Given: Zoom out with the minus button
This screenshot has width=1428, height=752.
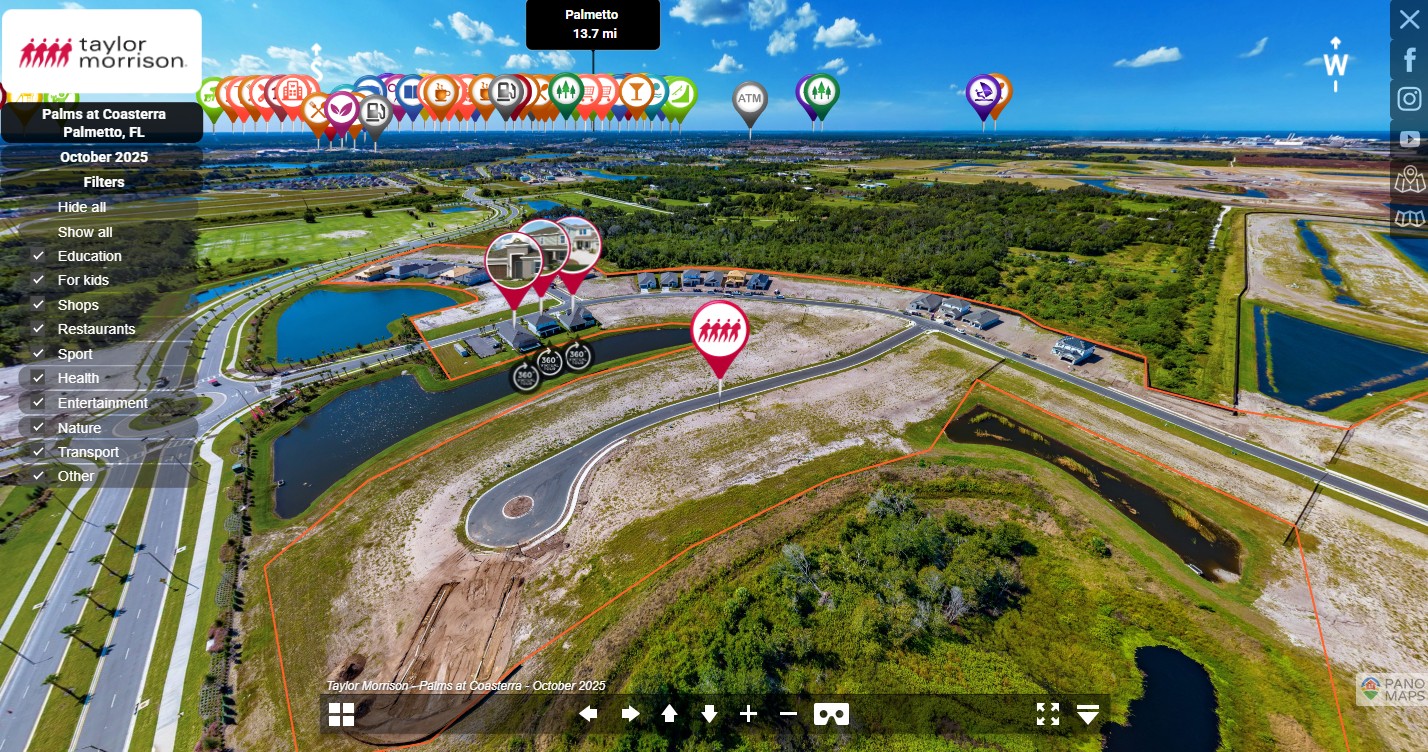Looking at the screenshot, I should click(x=788, y=714).
